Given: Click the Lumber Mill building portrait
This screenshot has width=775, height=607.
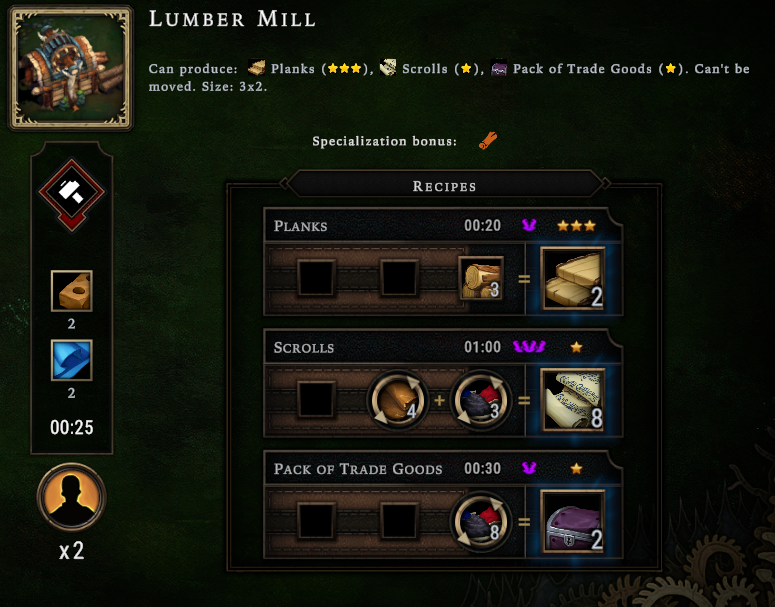Looking at the screenshot, I should point(71,68).
